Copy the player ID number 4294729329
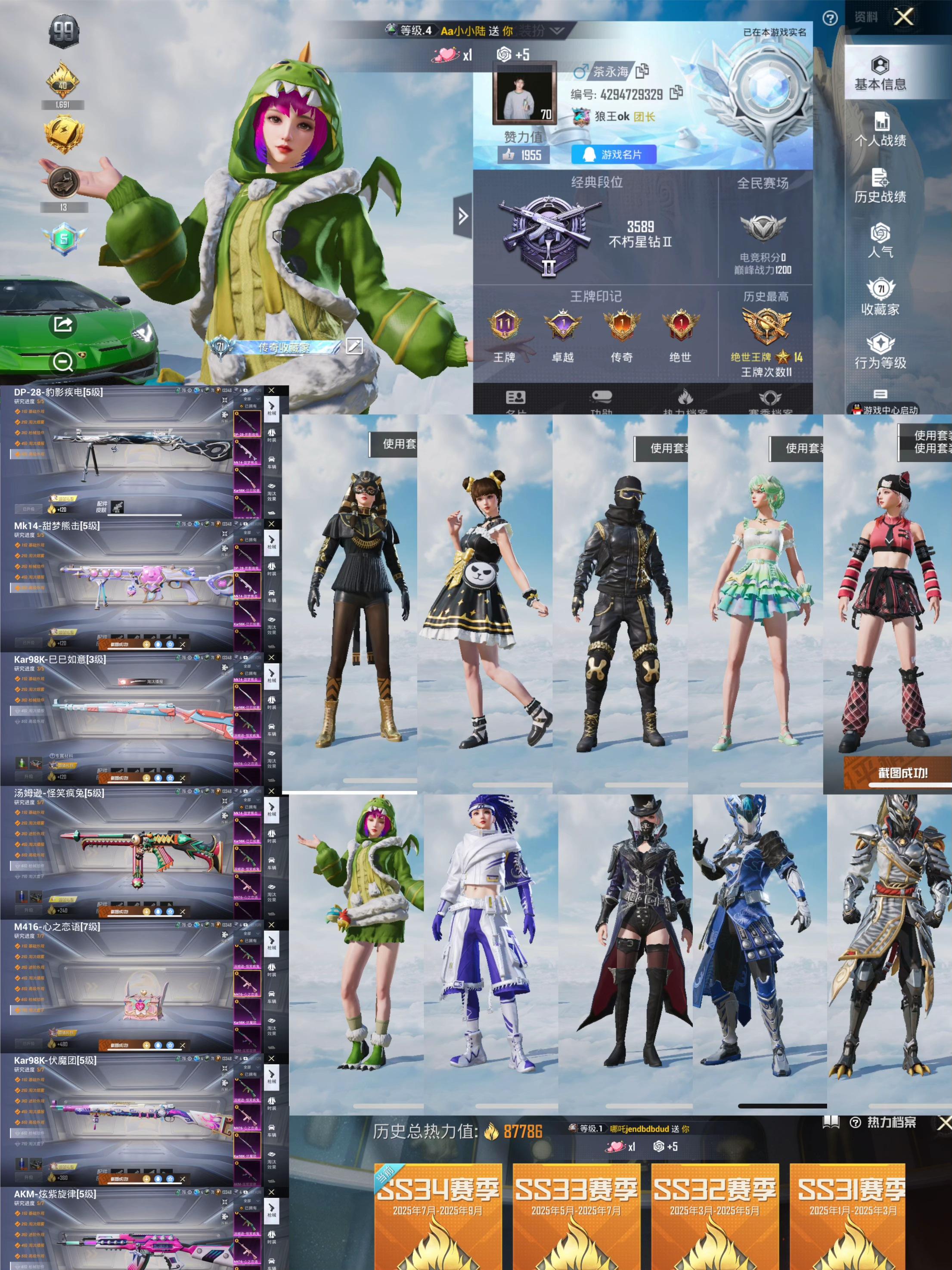This screenshot has width=952, height=1270. pyautogui.click(x=677, y=93)
